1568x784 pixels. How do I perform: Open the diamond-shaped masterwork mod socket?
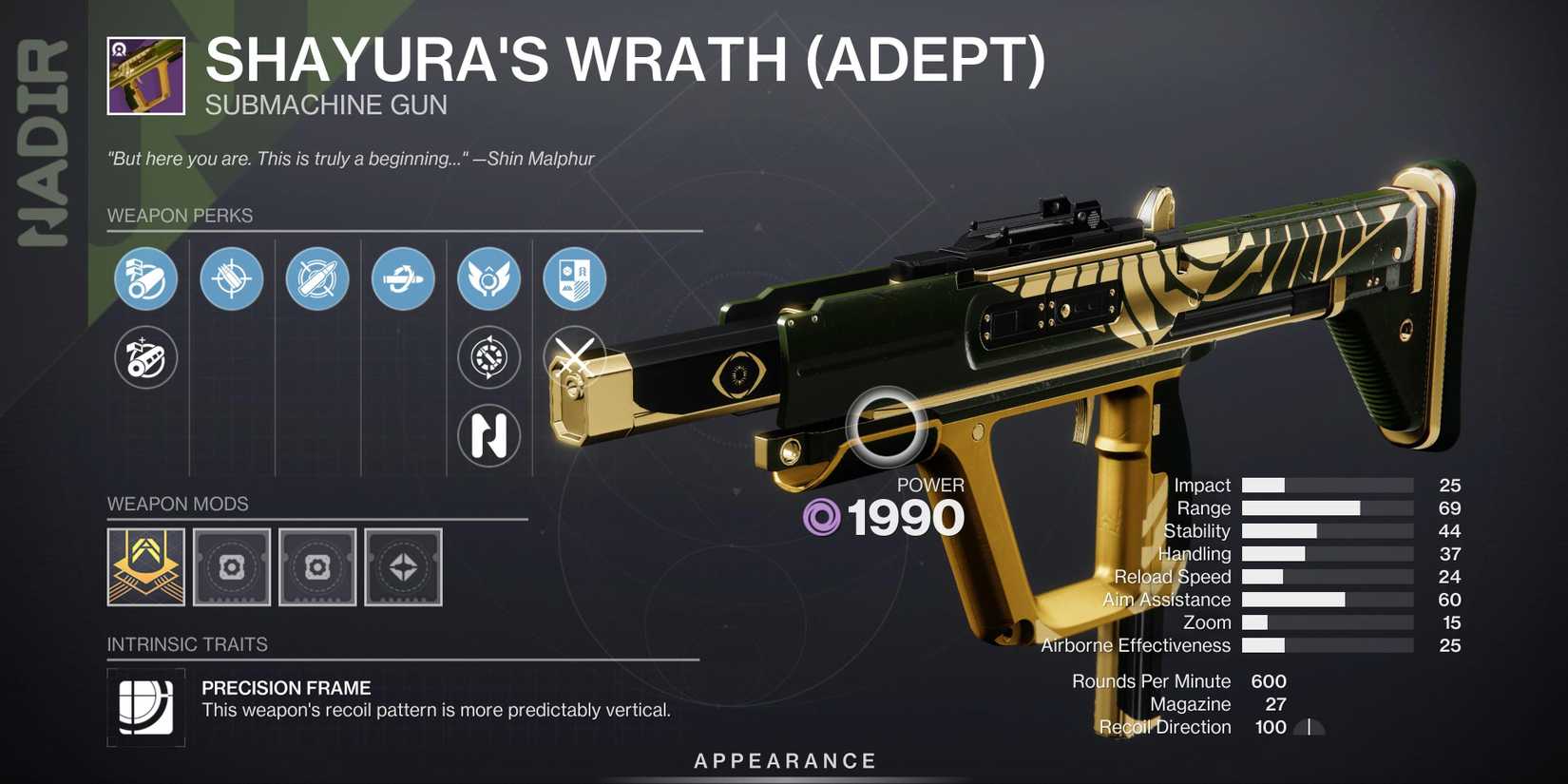[403, 567]
